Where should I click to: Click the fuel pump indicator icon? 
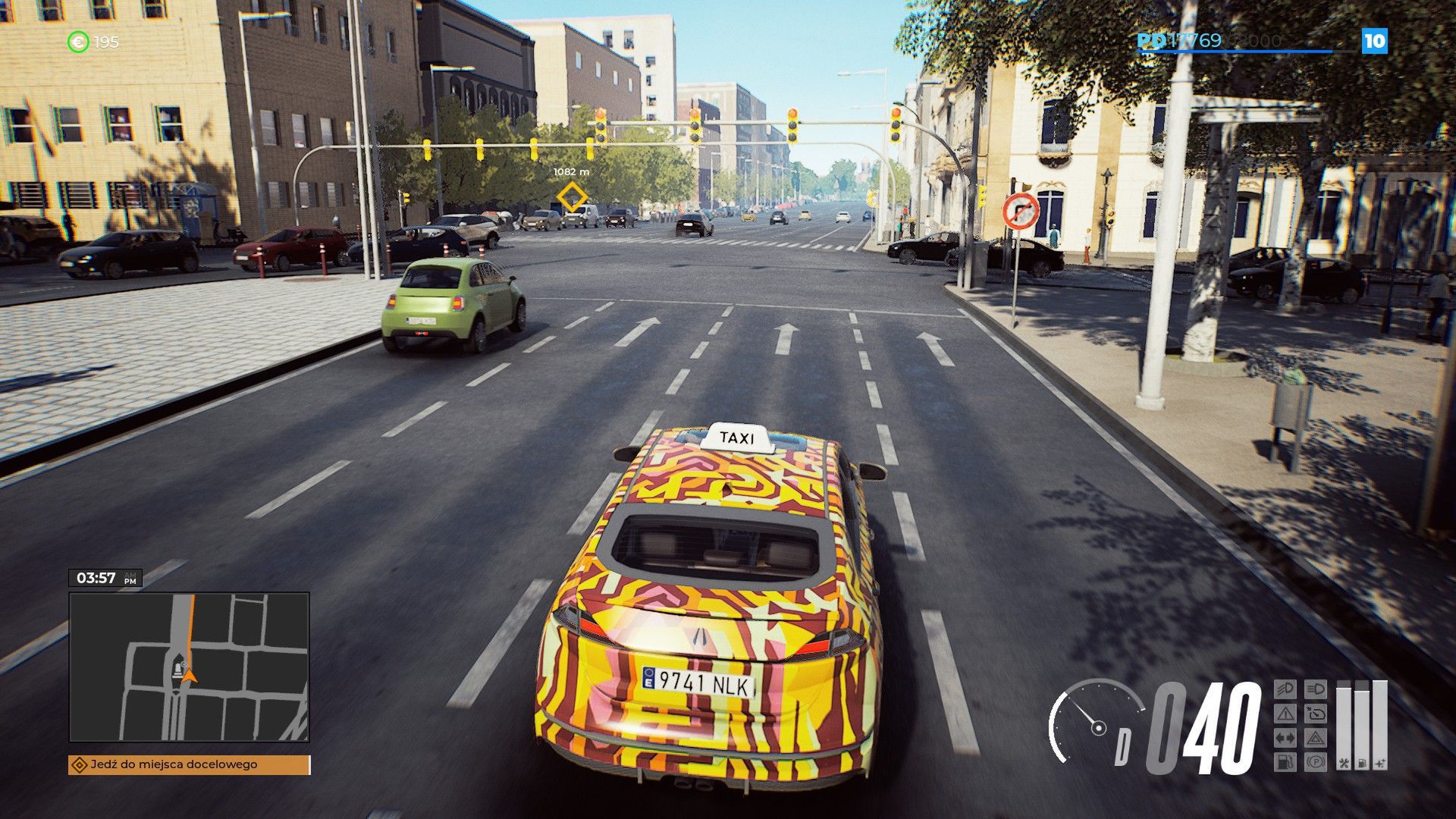point(1285,761)
